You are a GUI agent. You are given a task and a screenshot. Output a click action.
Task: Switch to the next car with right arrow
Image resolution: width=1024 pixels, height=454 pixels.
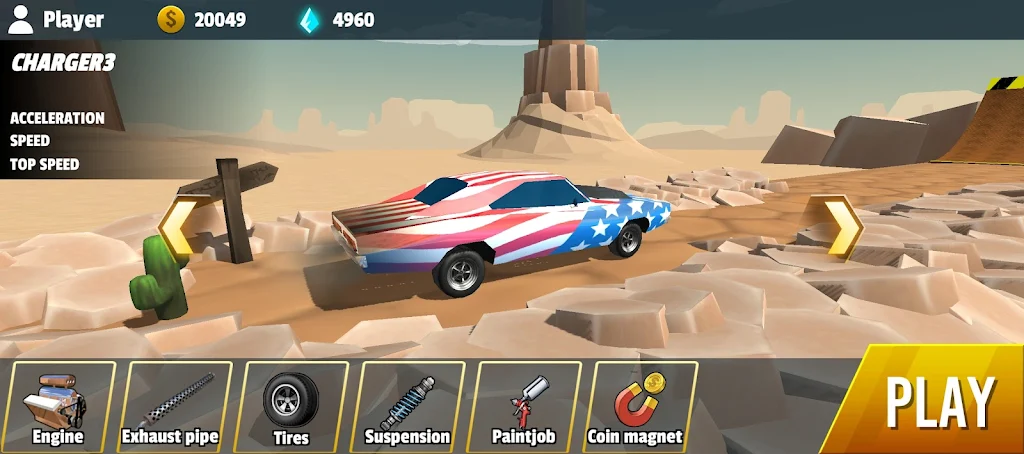point(836,227)
